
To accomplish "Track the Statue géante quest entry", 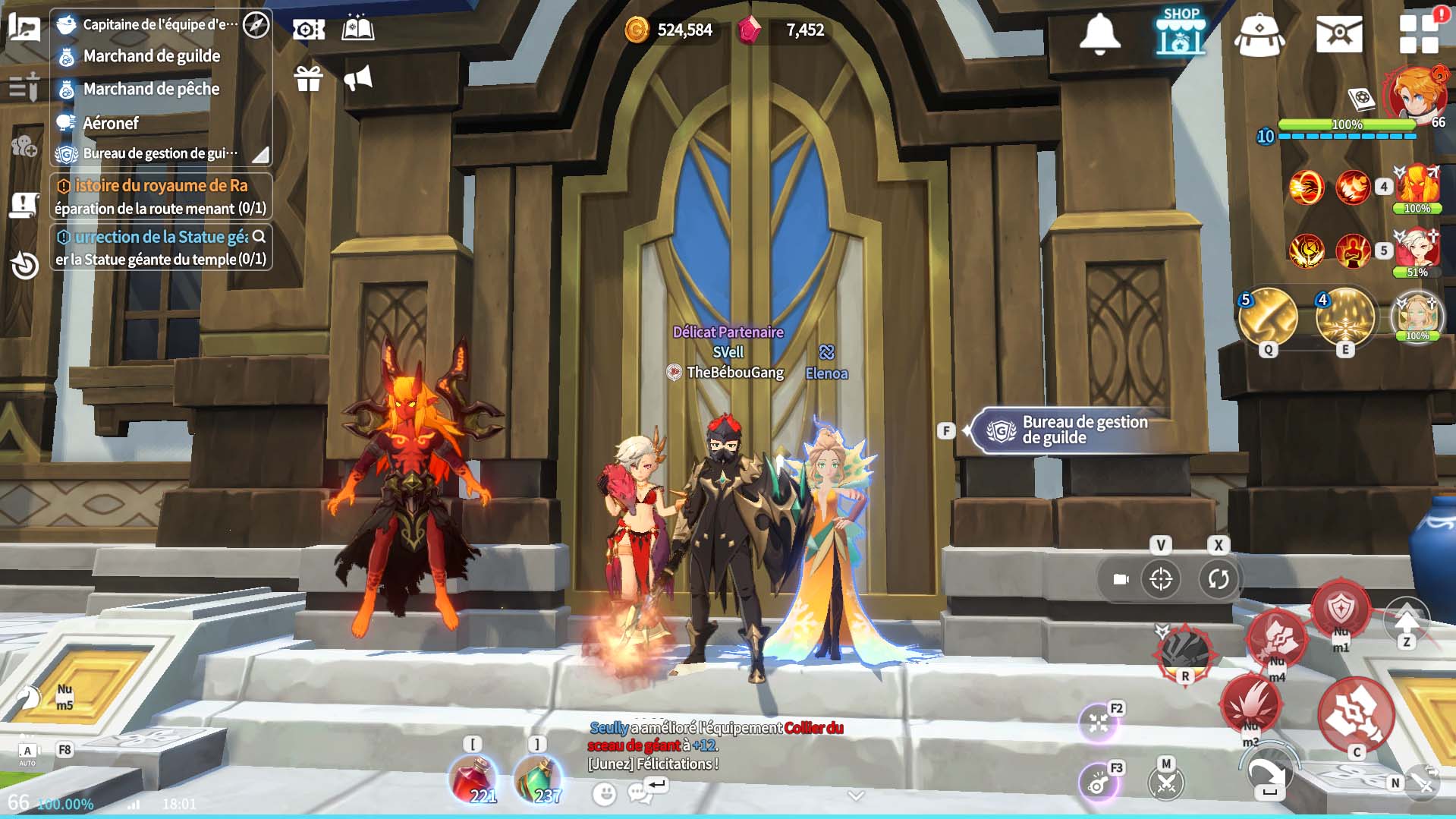I will [161, 247].
